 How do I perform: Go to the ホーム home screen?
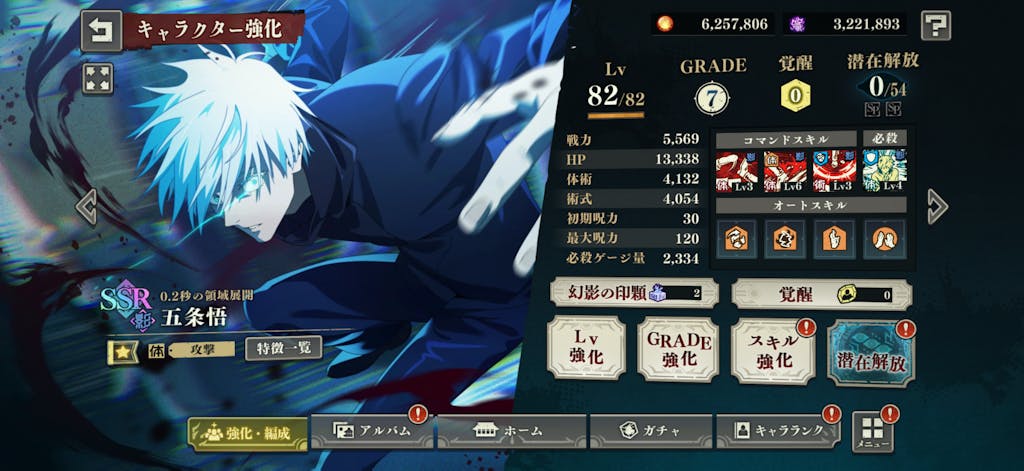coord(510,431)
